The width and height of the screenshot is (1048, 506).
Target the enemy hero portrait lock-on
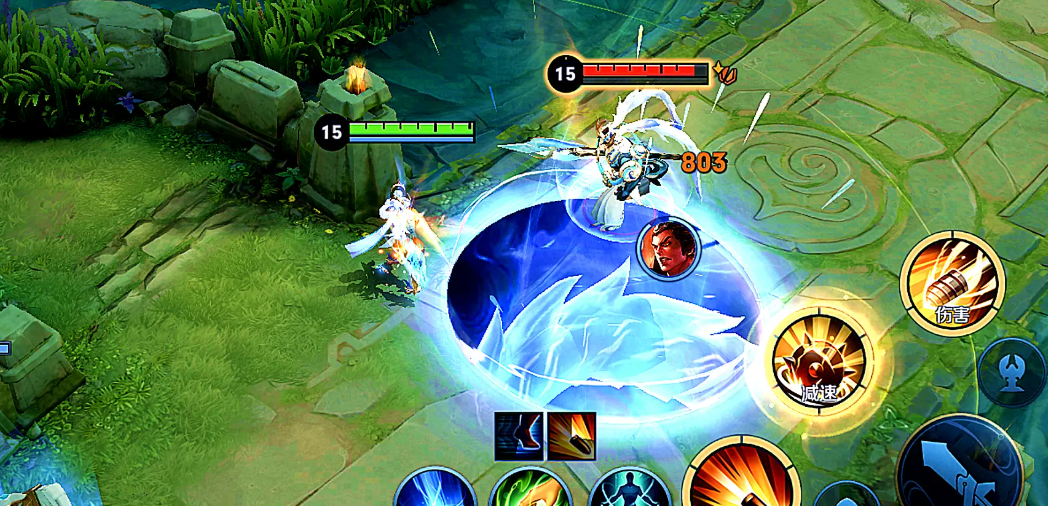[x=667, y=249]
